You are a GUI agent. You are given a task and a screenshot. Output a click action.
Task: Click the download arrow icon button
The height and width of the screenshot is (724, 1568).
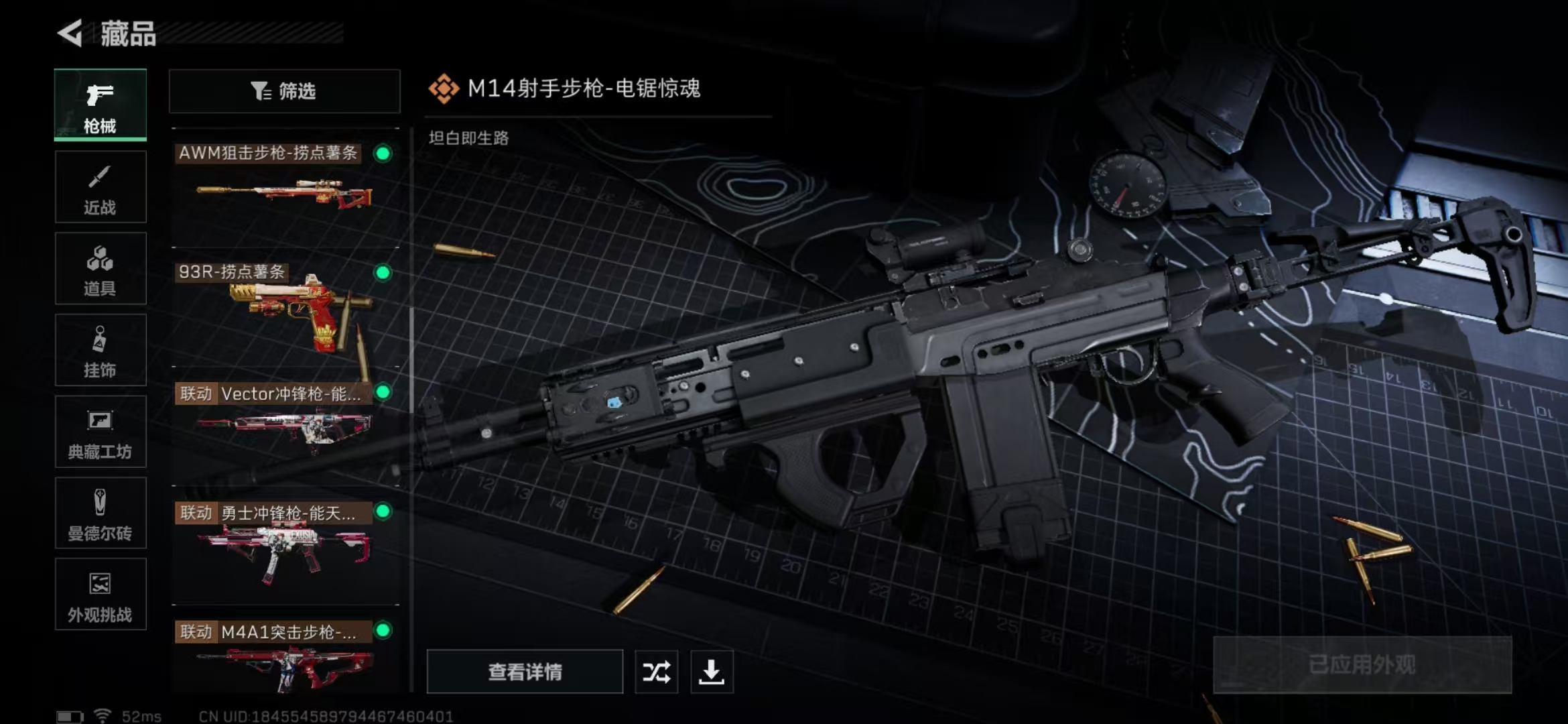[x=712, y=672]
